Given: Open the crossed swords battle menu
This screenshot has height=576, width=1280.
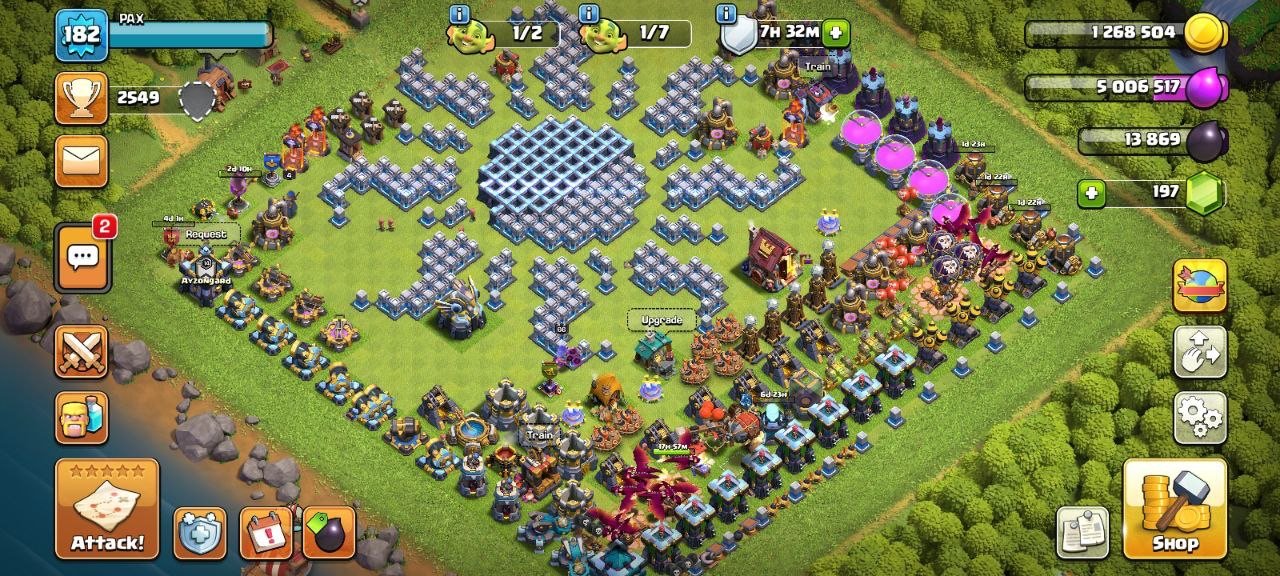Looking at the screenshot, I should click(81, 351).
